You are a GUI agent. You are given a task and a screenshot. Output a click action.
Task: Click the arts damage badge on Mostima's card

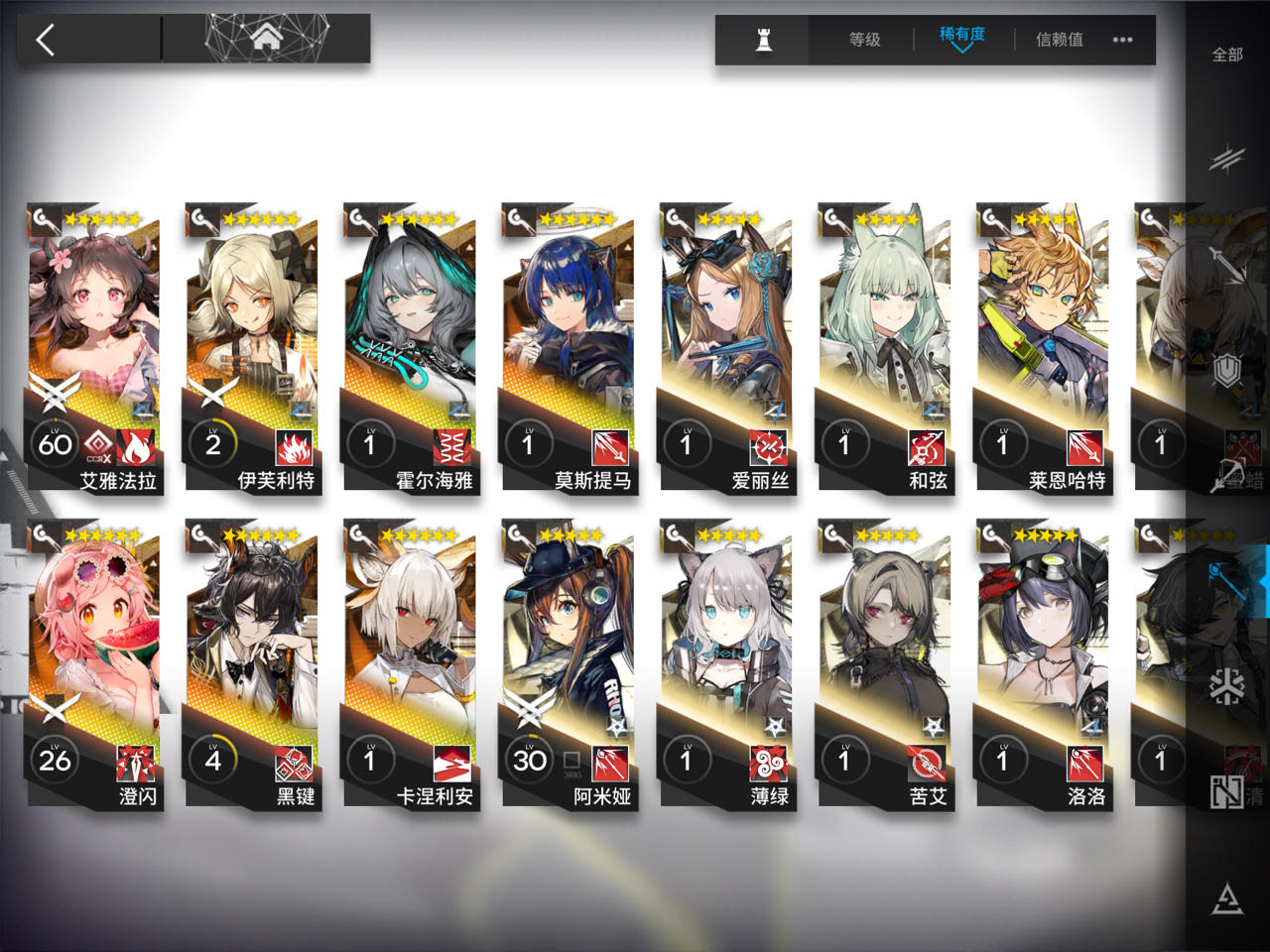point(609,447)
